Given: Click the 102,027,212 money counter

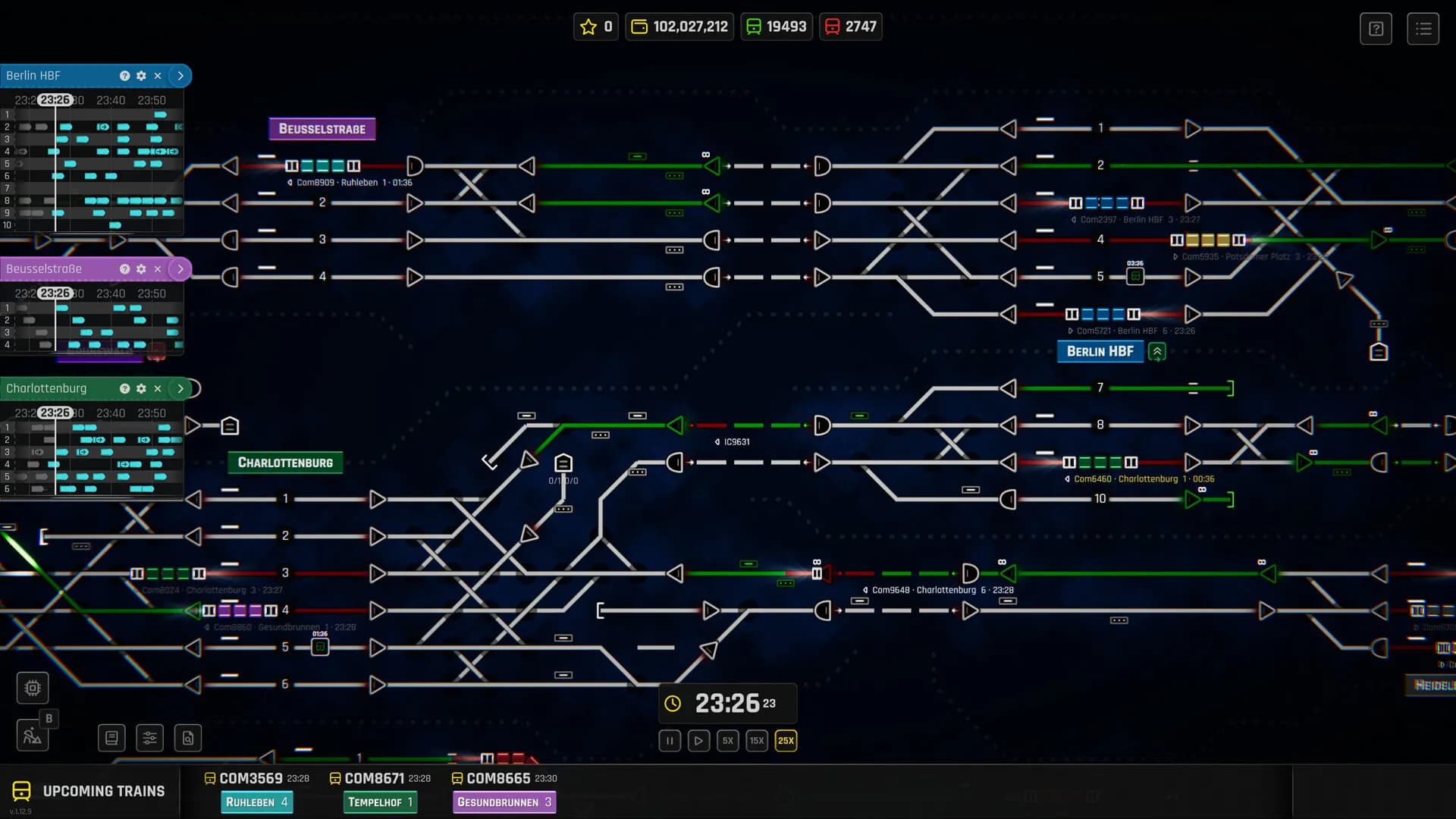Looking at the screenshot, I should pos(679,27).
